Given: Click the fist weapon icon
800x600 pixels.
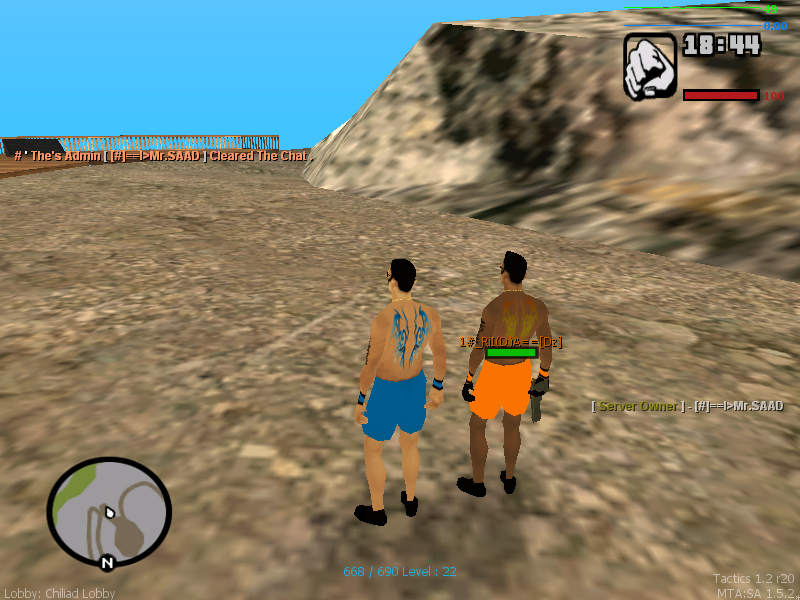Looking at the screenshot, I should point(650,66).
